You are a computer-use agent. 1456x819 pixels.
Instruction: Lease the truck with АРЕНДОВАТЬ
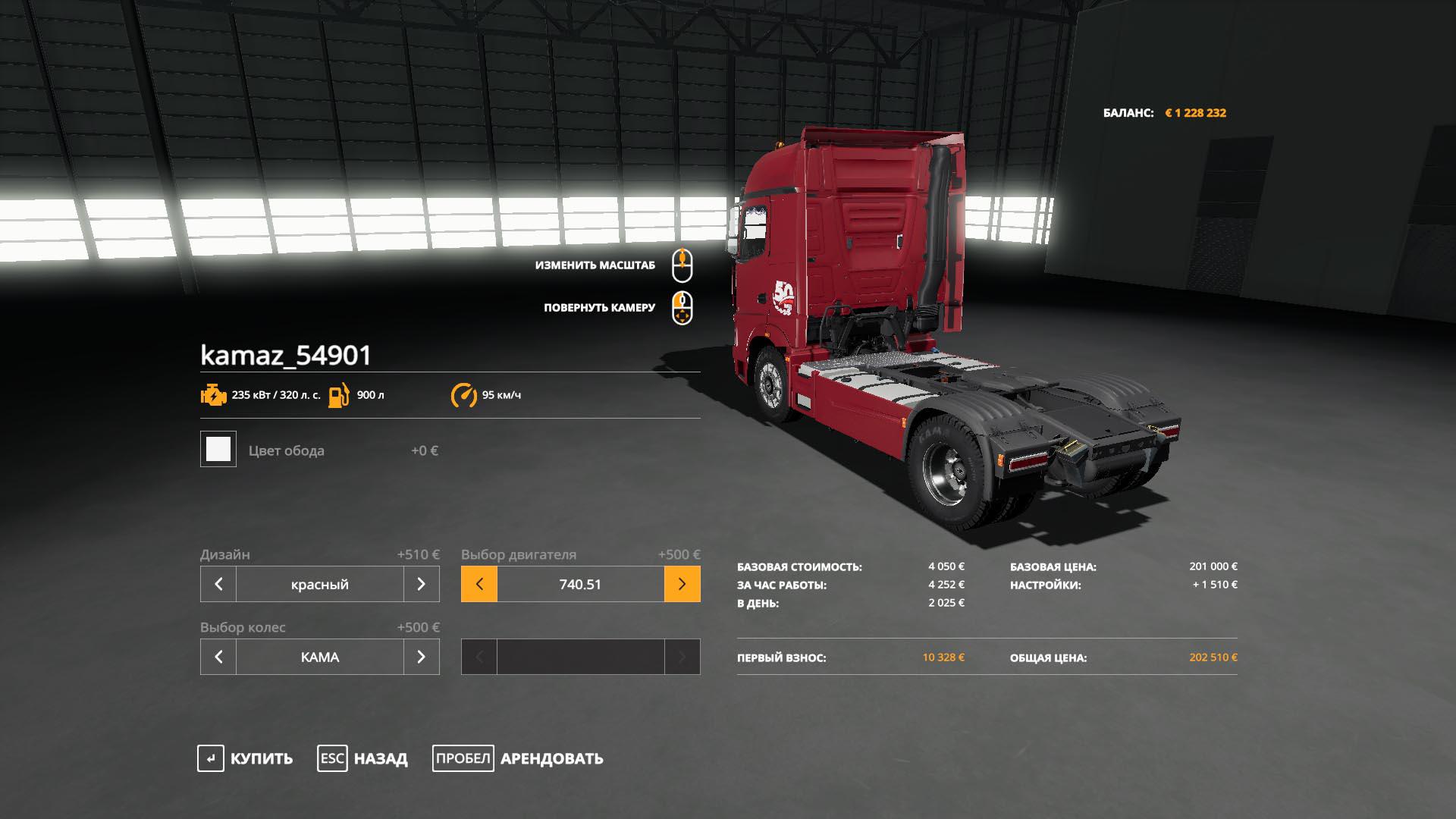[518, 758]
